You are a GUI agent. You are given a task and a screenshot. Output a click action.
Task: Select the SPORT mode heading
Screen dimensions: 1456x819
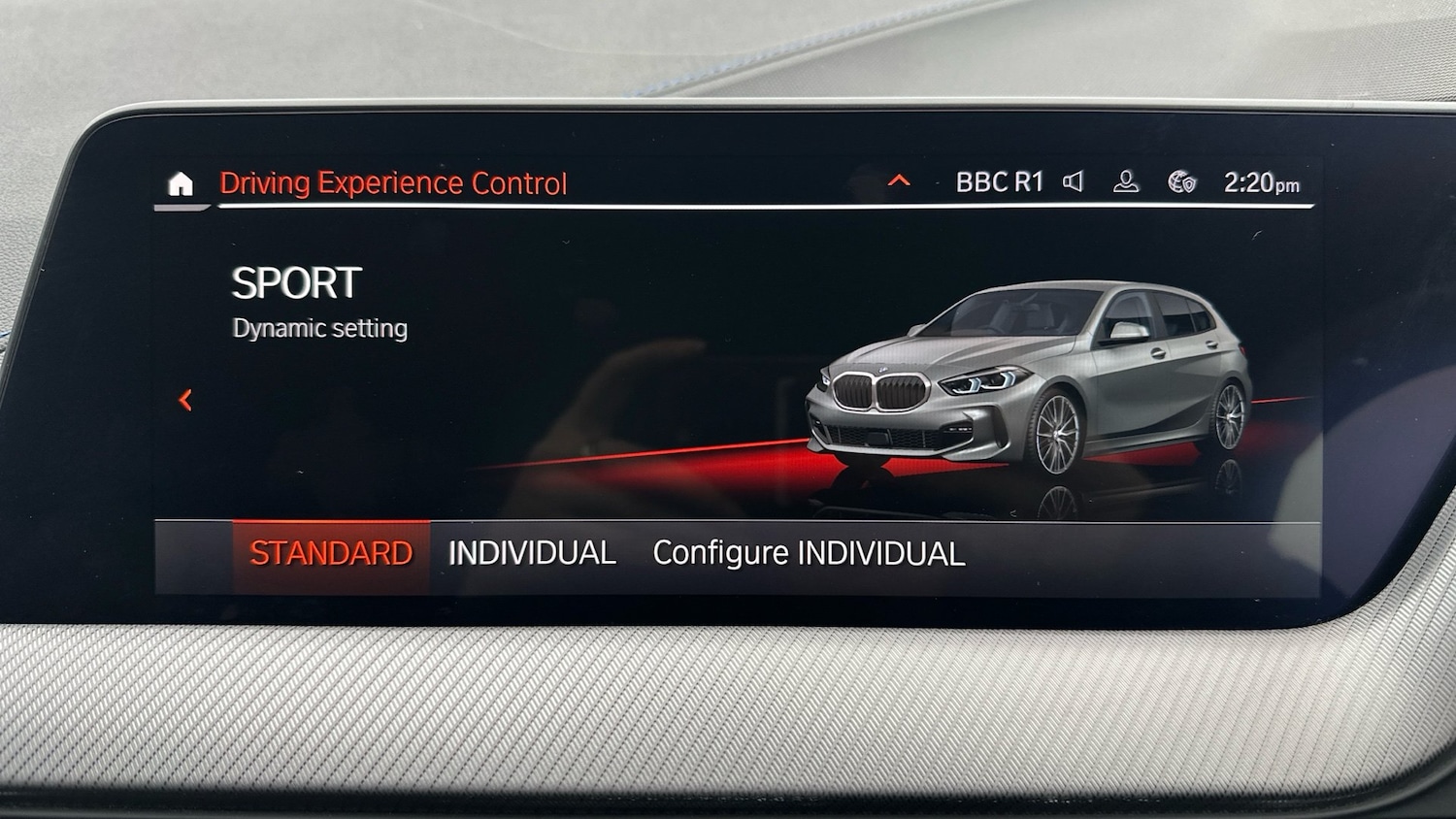294,284
